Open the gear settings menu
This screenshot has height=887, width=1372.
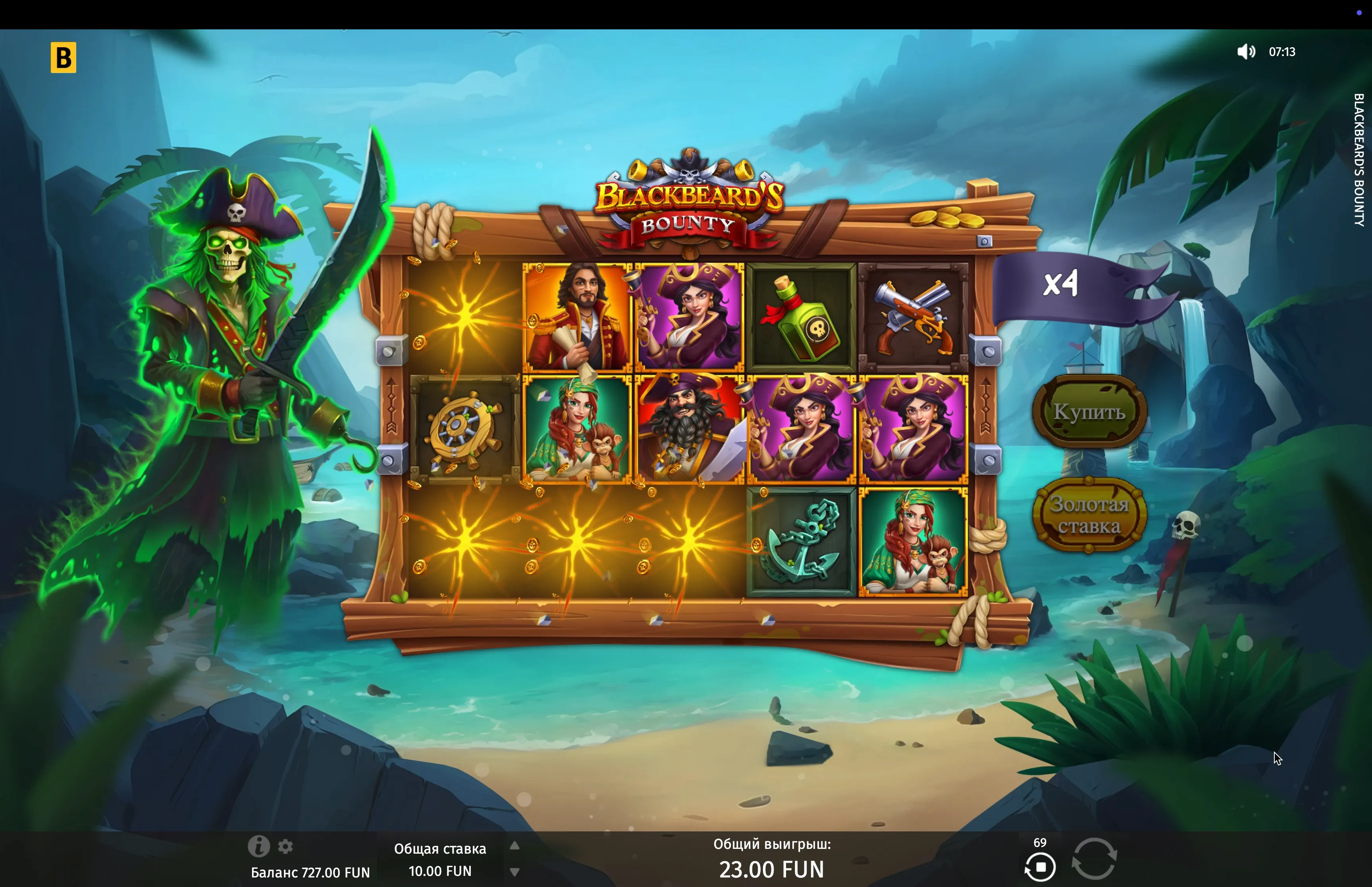(x=285, y=847)
